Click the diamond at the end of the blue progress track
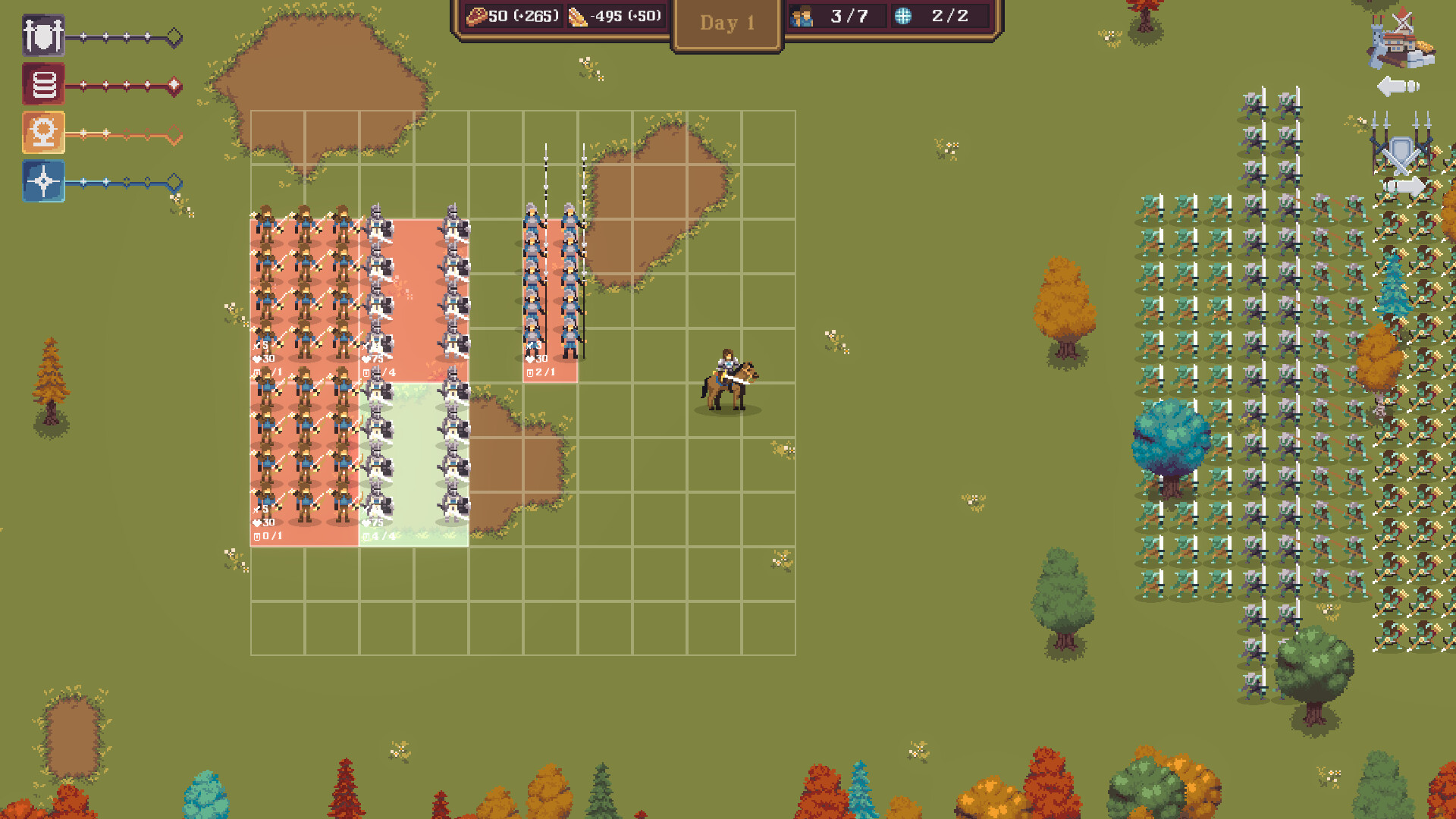1456x819 pixels. [x=176, y=182]
